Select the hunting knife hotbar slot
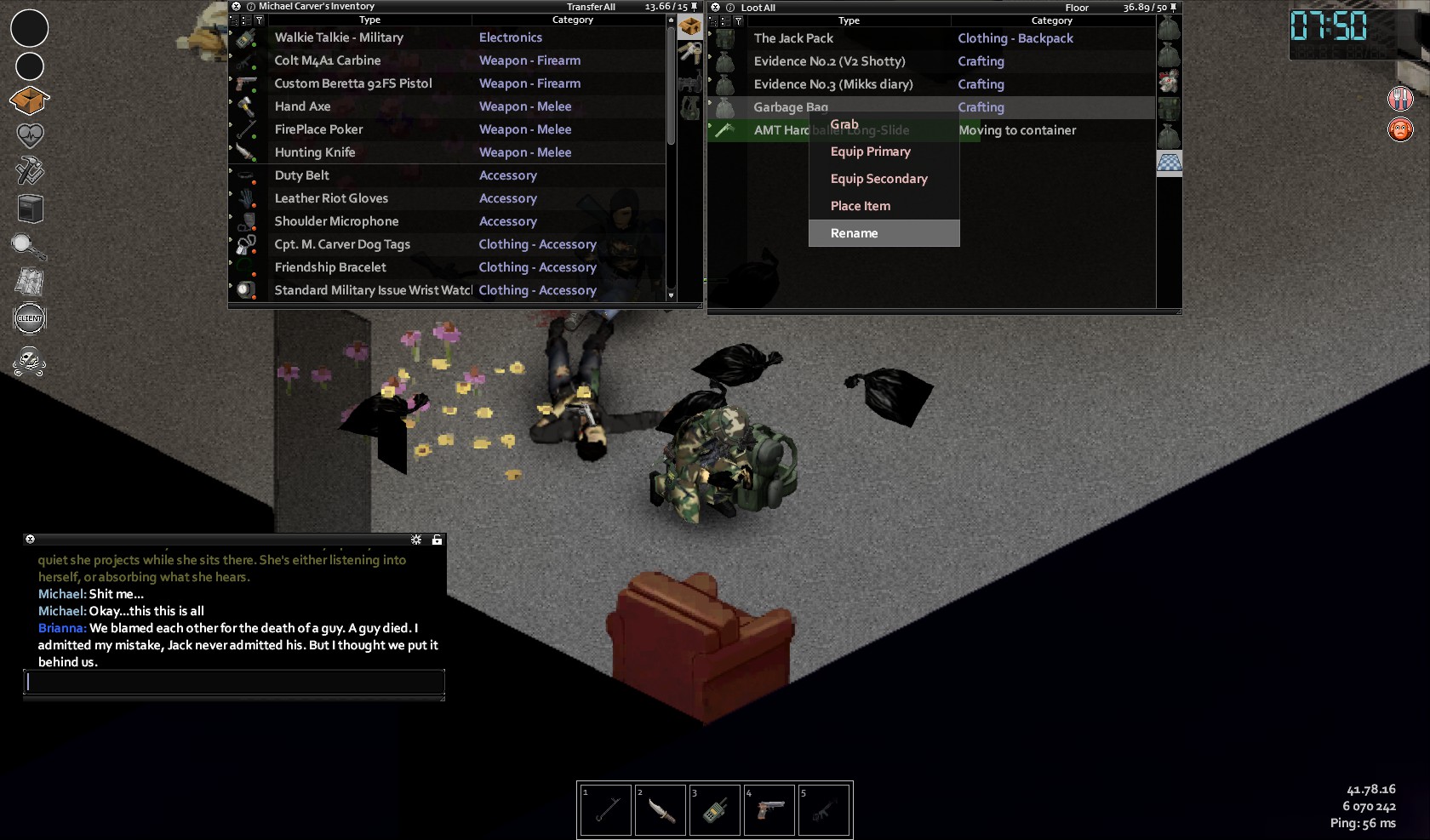 pyautogui.click(x=661, y=810)
